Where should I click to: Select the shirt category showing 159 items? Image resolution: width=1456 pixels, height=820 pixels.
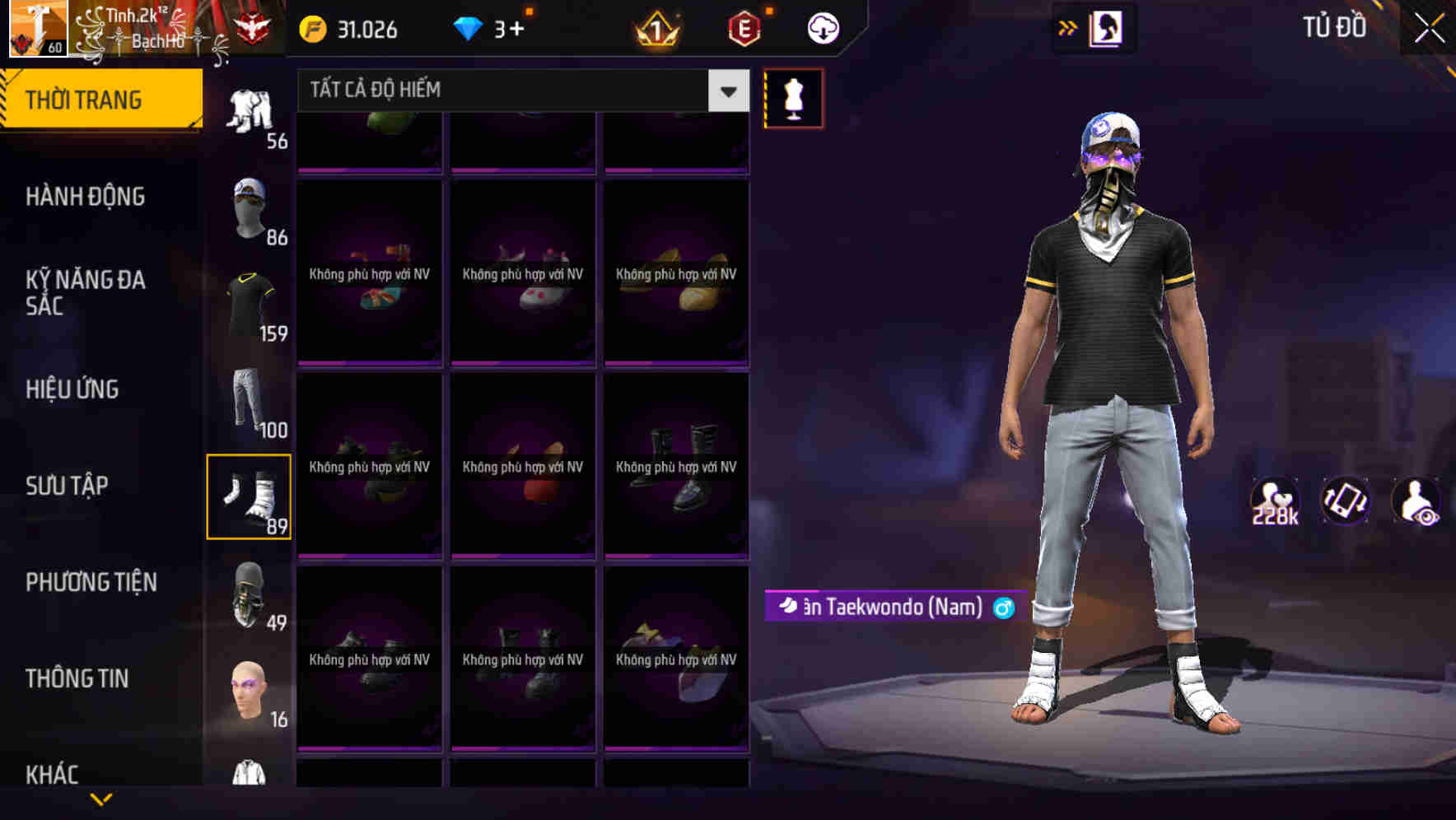point(250,301)
